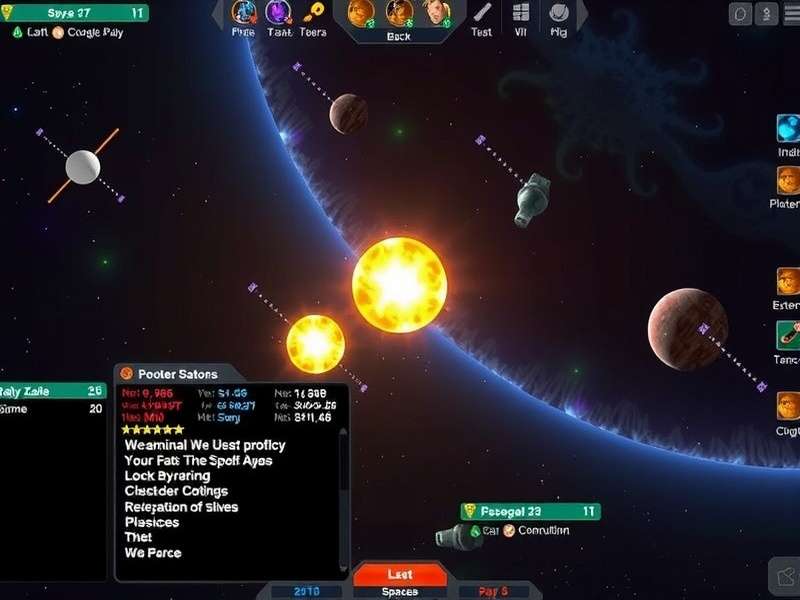Viewport: 800px width, 600px height.
Task: Select the Taat purple character portrait
Action: click(x=277, y=13)
